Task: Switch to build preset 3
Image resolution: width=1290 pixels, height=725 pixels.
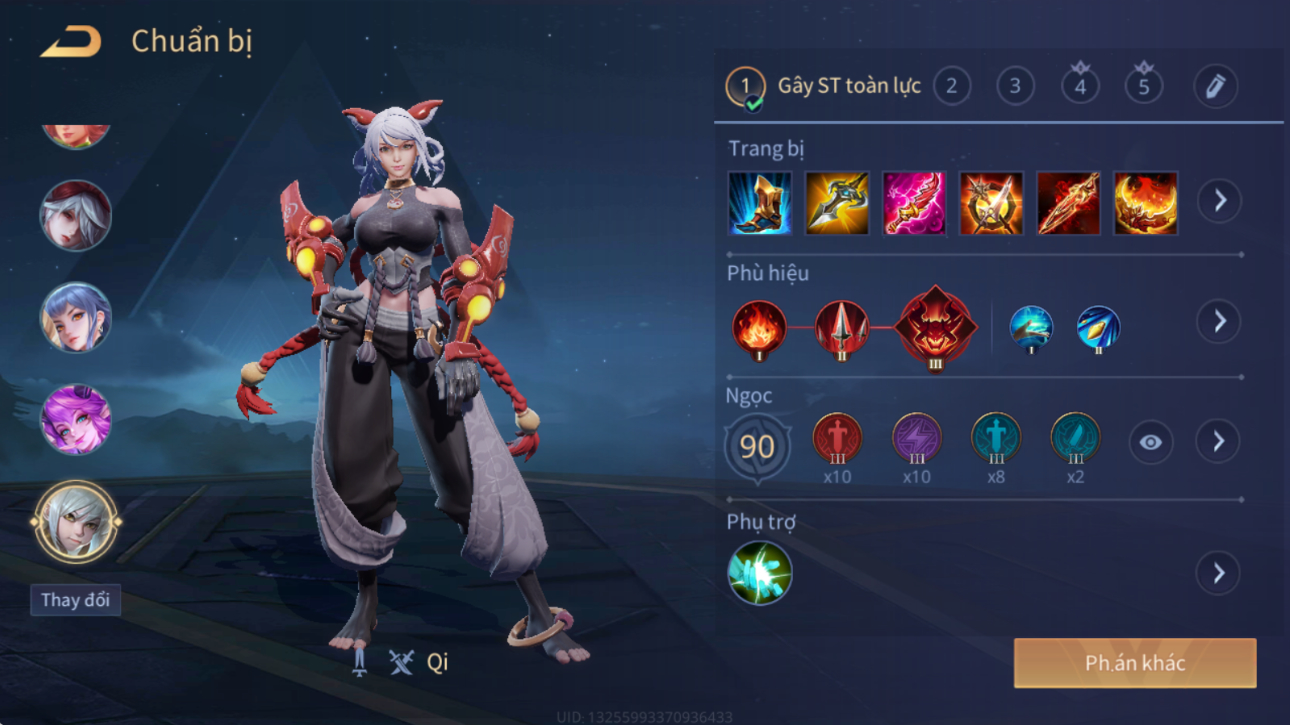Action: [x=1015, y=87]
